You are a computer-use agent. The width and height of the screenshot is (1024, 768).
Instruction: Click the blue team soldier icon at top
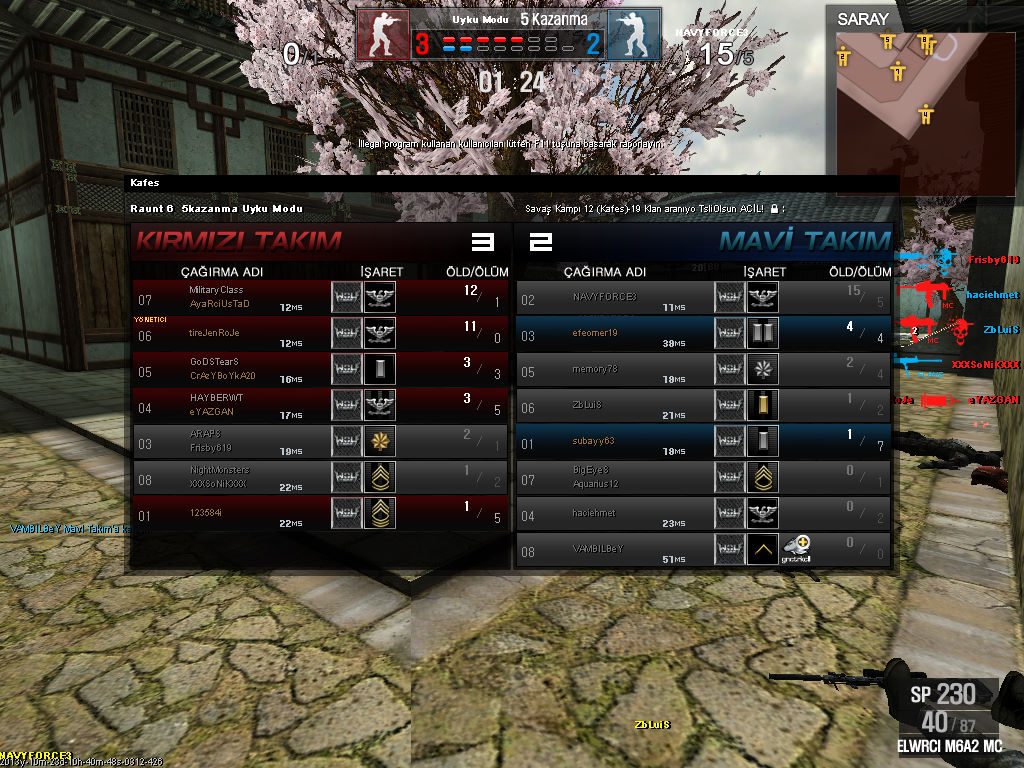coord(634,35)
